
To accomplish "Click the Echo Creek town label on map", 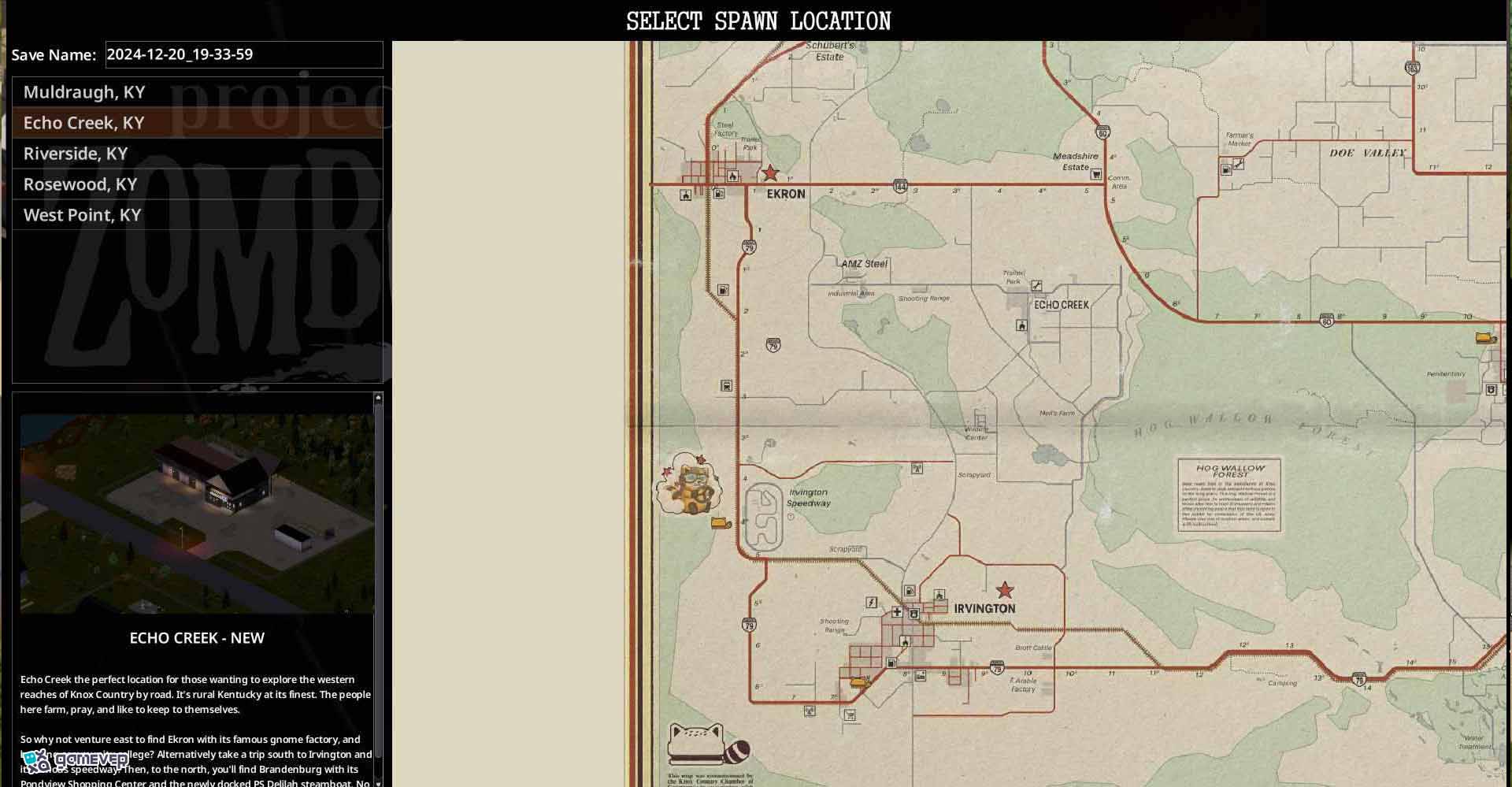I will tap(1061, 305).
